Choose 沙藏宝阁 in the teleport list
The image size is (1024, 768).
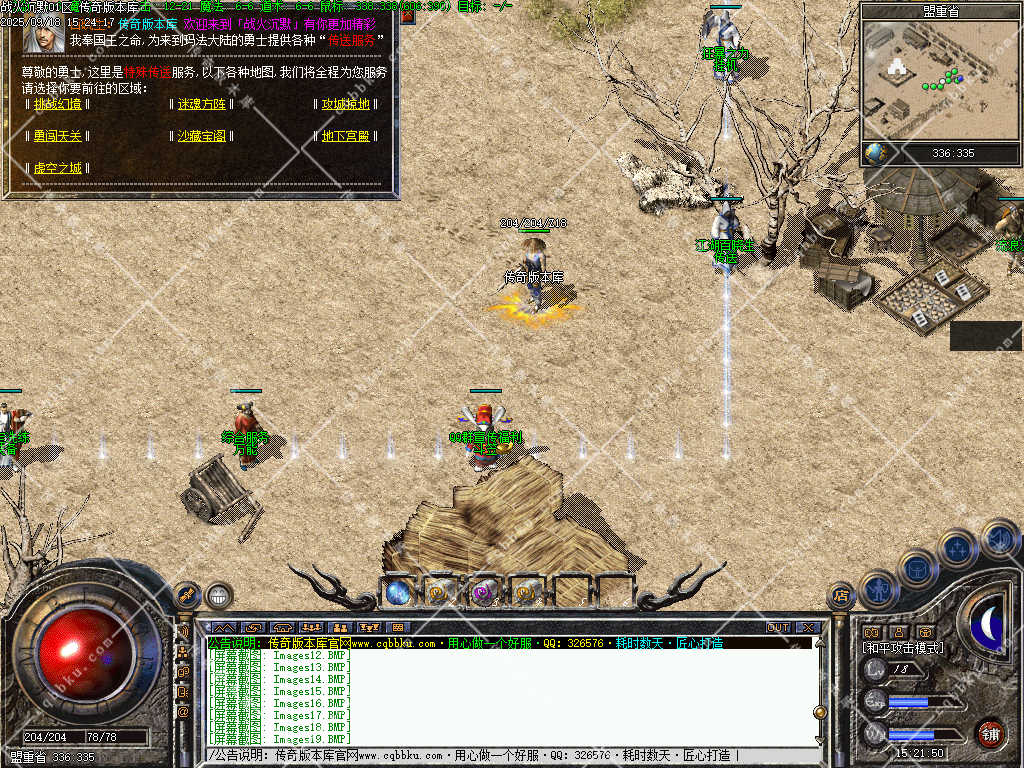202,136
